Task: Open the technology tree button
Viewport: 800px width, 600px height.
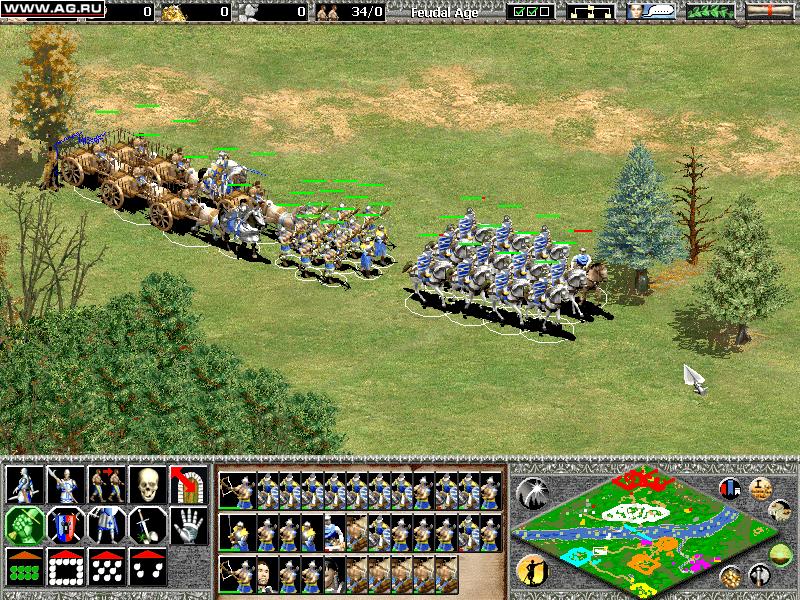Action: (x=590, y=12)
